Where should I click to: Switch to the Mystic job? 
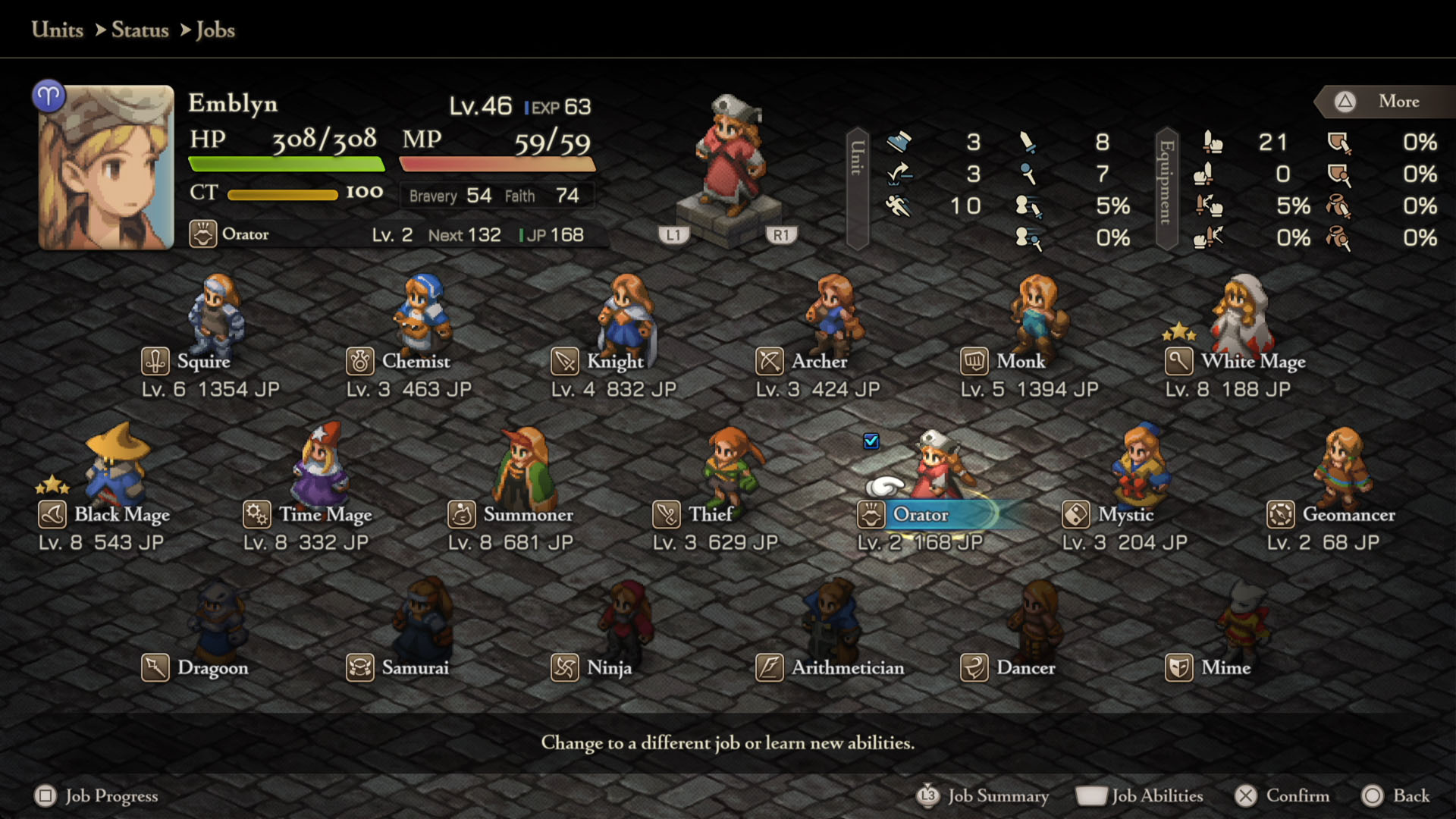(1125, 515)
